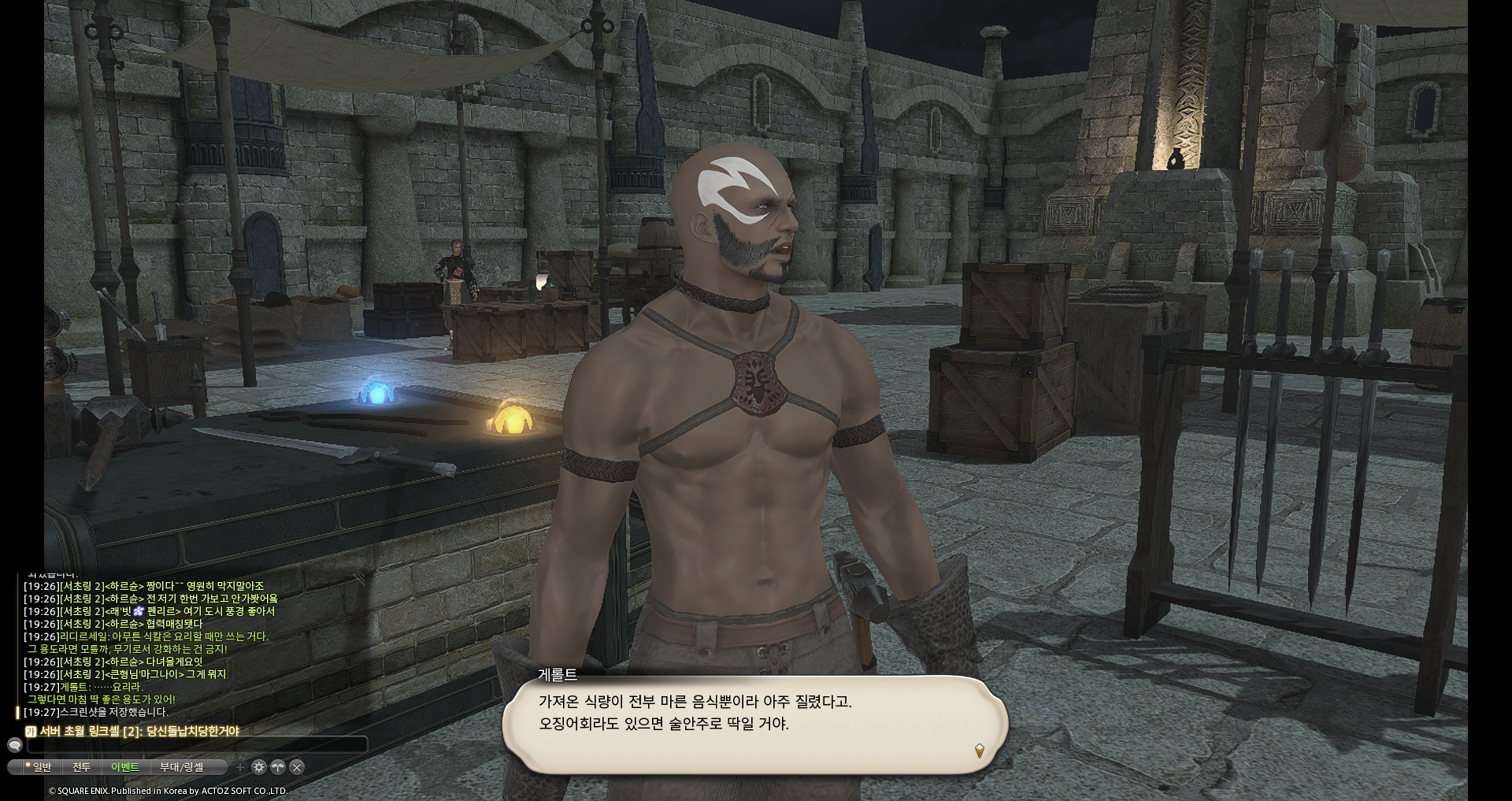Focus the chat text input field
The image size is (1512, 801).
click(x=197, y=744)
